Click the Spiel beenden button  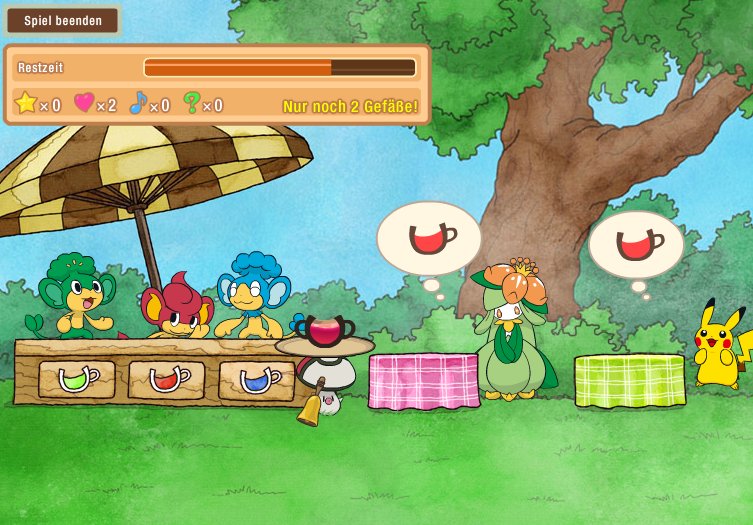63,20
